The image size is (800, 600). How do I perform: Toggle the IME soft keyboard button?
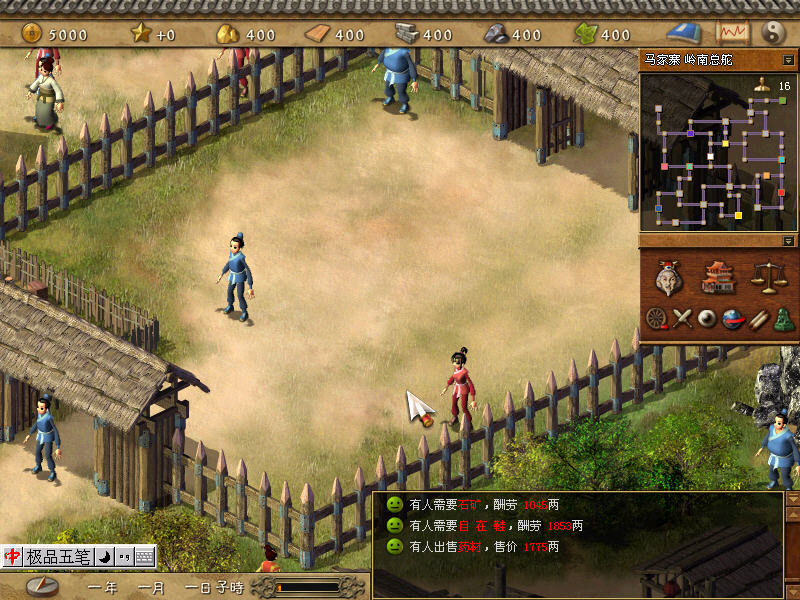(145, 556)
